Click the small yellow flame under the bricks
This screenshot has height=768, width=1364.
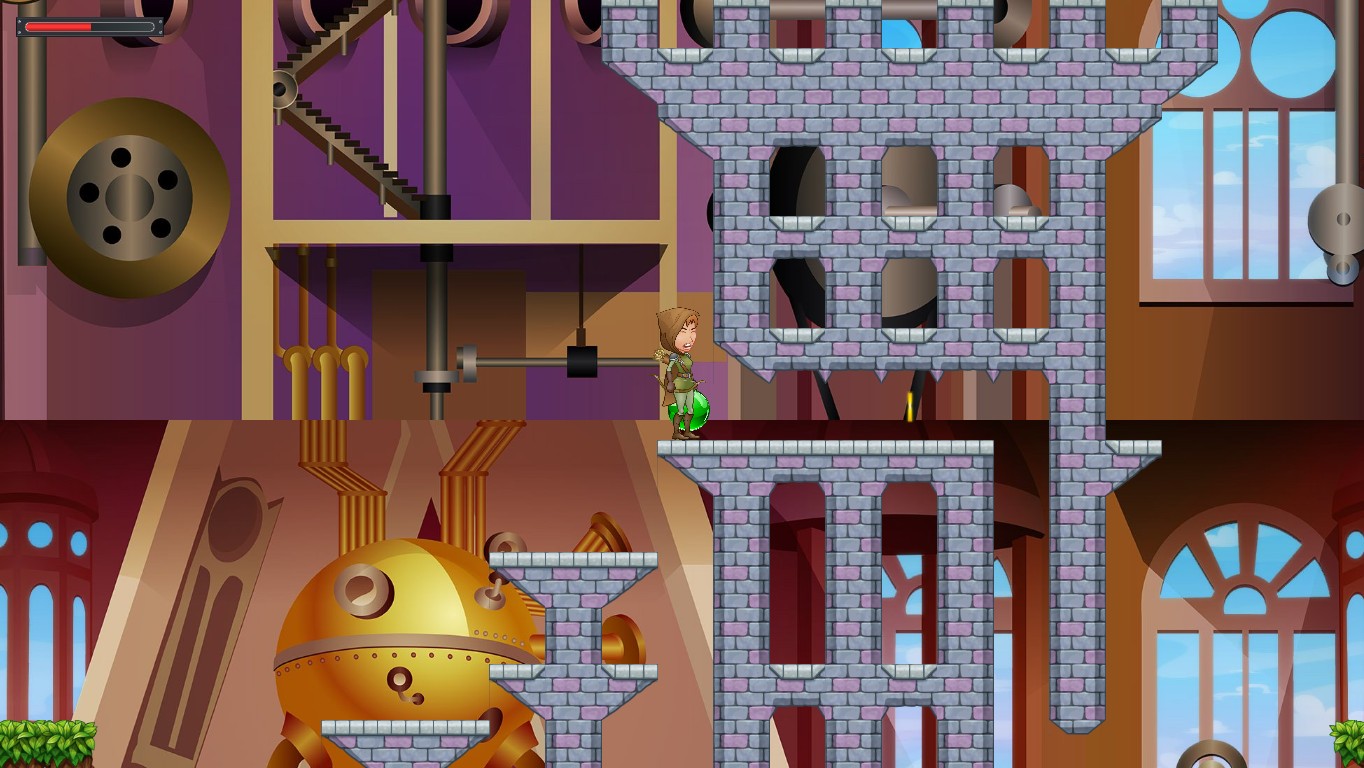(x=910, y=407)
